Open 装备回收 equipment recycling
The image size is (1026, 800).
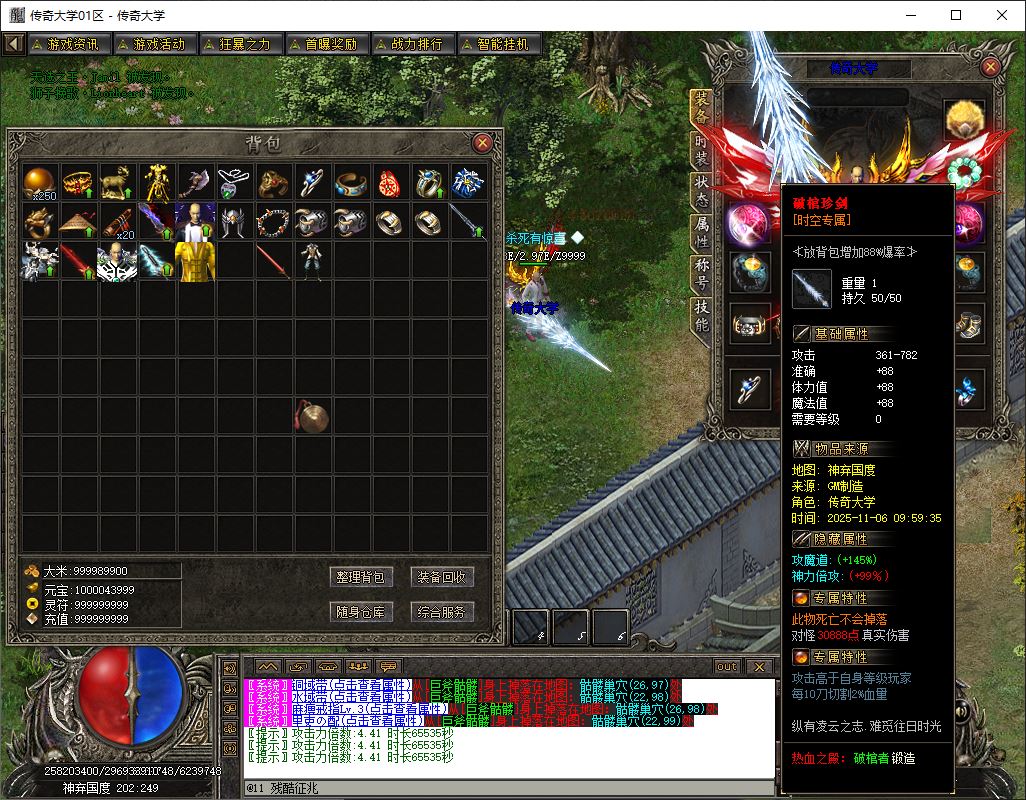[x=442, y=577]
